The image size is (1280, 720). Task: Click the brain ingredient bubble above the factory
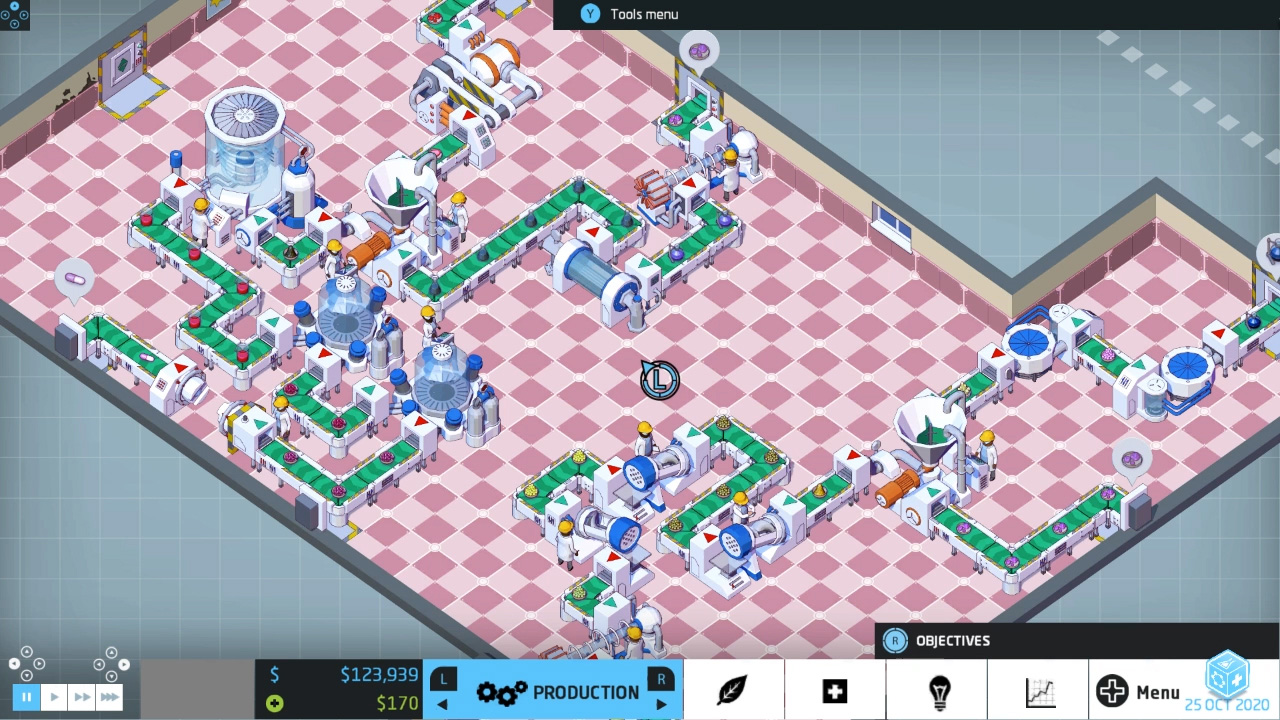coord(699,49)
